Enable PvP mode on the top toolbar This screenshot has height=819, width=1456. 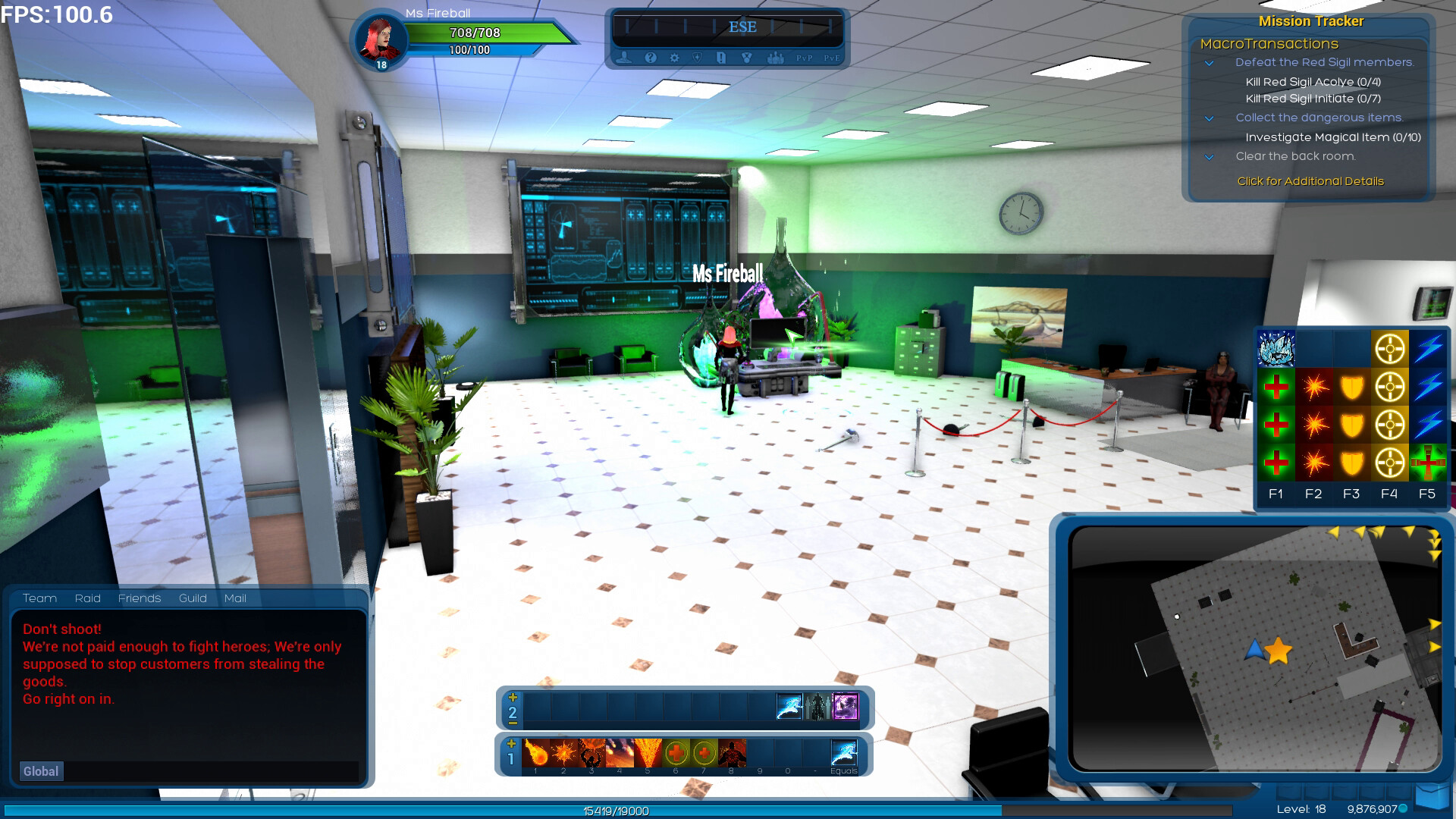pos(804,58)
